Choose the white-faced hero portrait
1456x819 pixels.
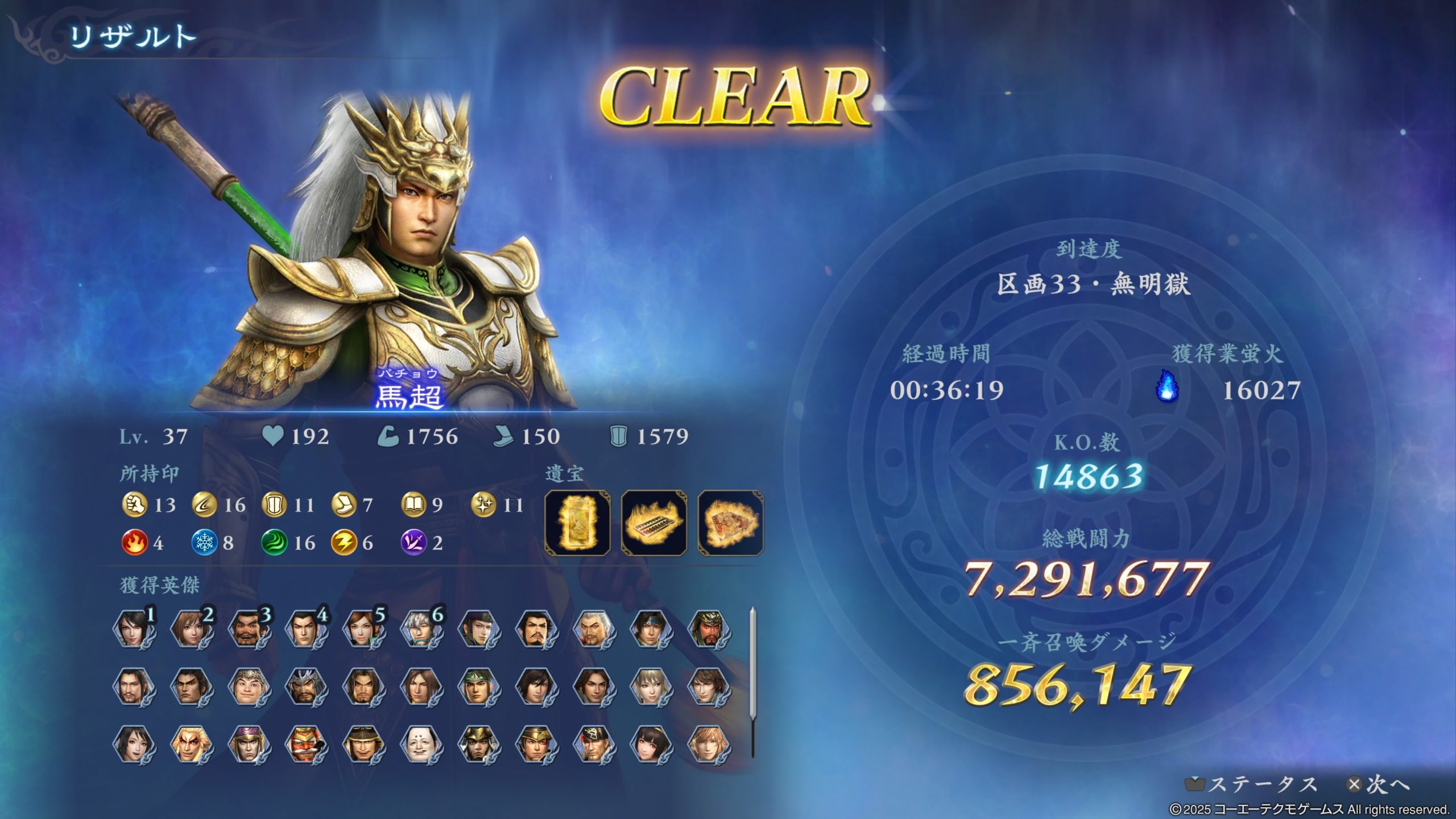(421, 744)
